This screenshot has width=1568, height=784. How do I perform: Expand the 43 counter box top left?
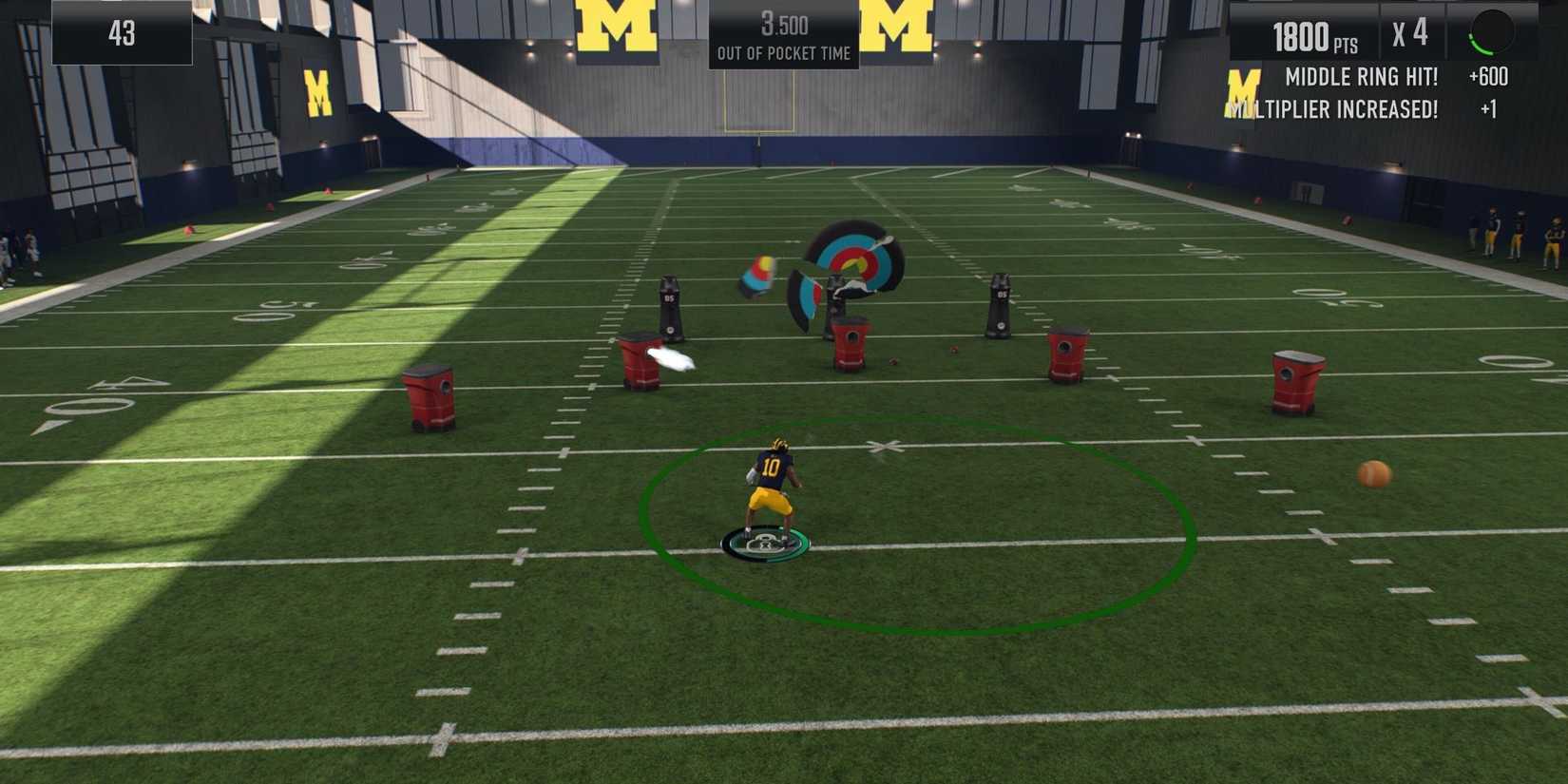[x=120, y=33]
